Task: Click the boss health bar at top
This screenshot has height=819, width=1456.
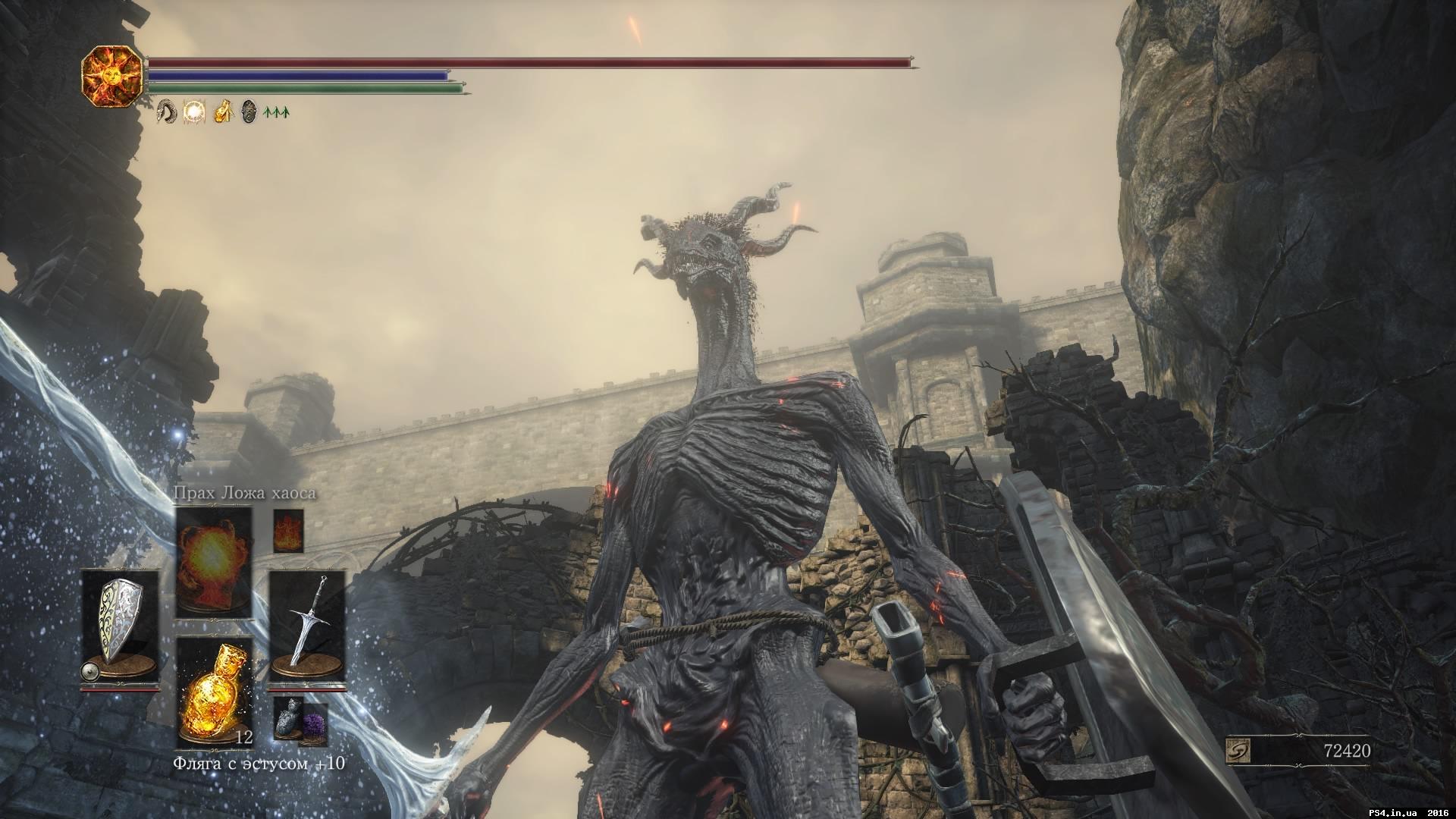Action: (531, 62)
